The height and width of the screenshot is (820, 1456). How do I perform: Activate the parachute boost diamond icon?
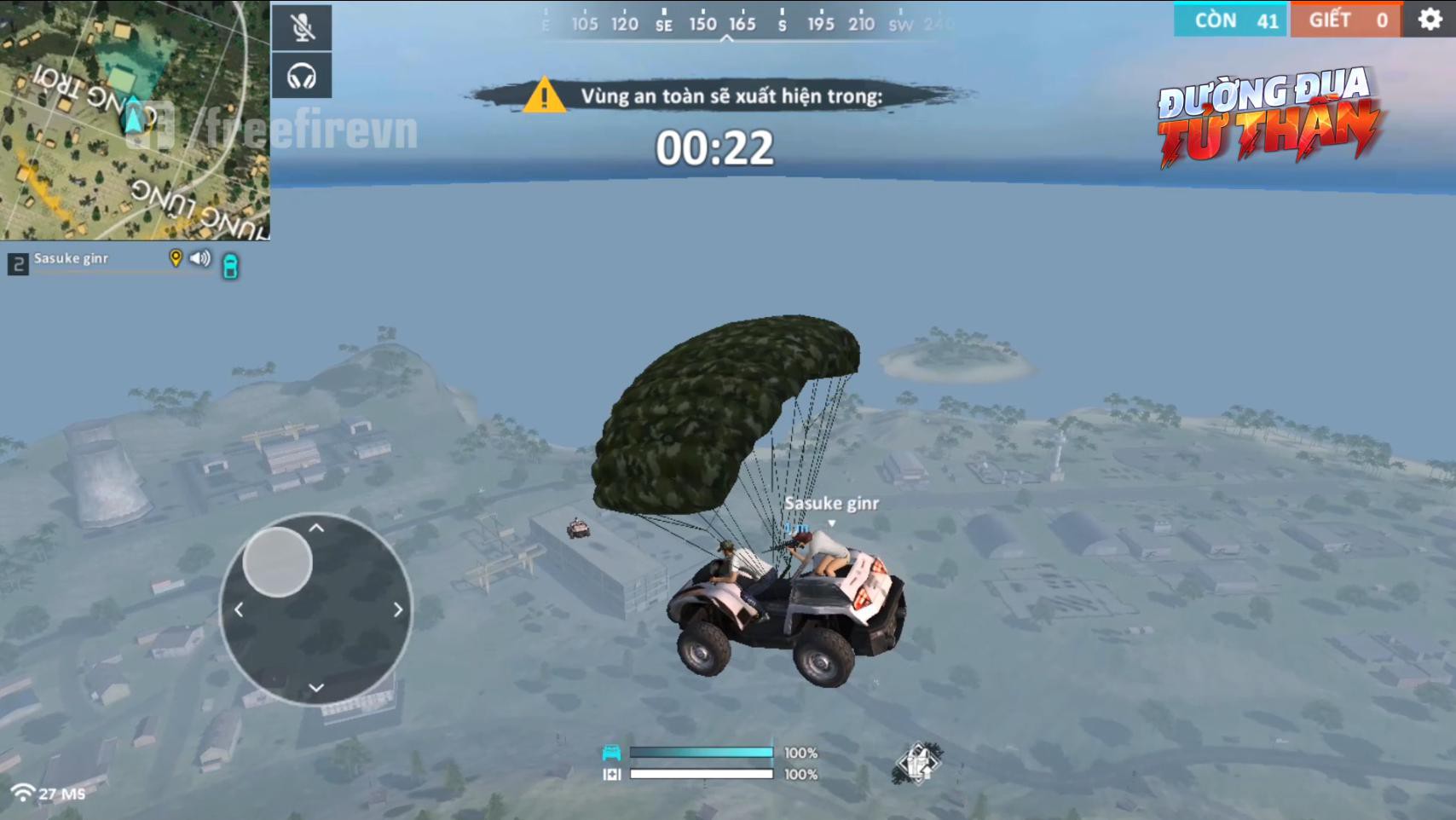919,763
